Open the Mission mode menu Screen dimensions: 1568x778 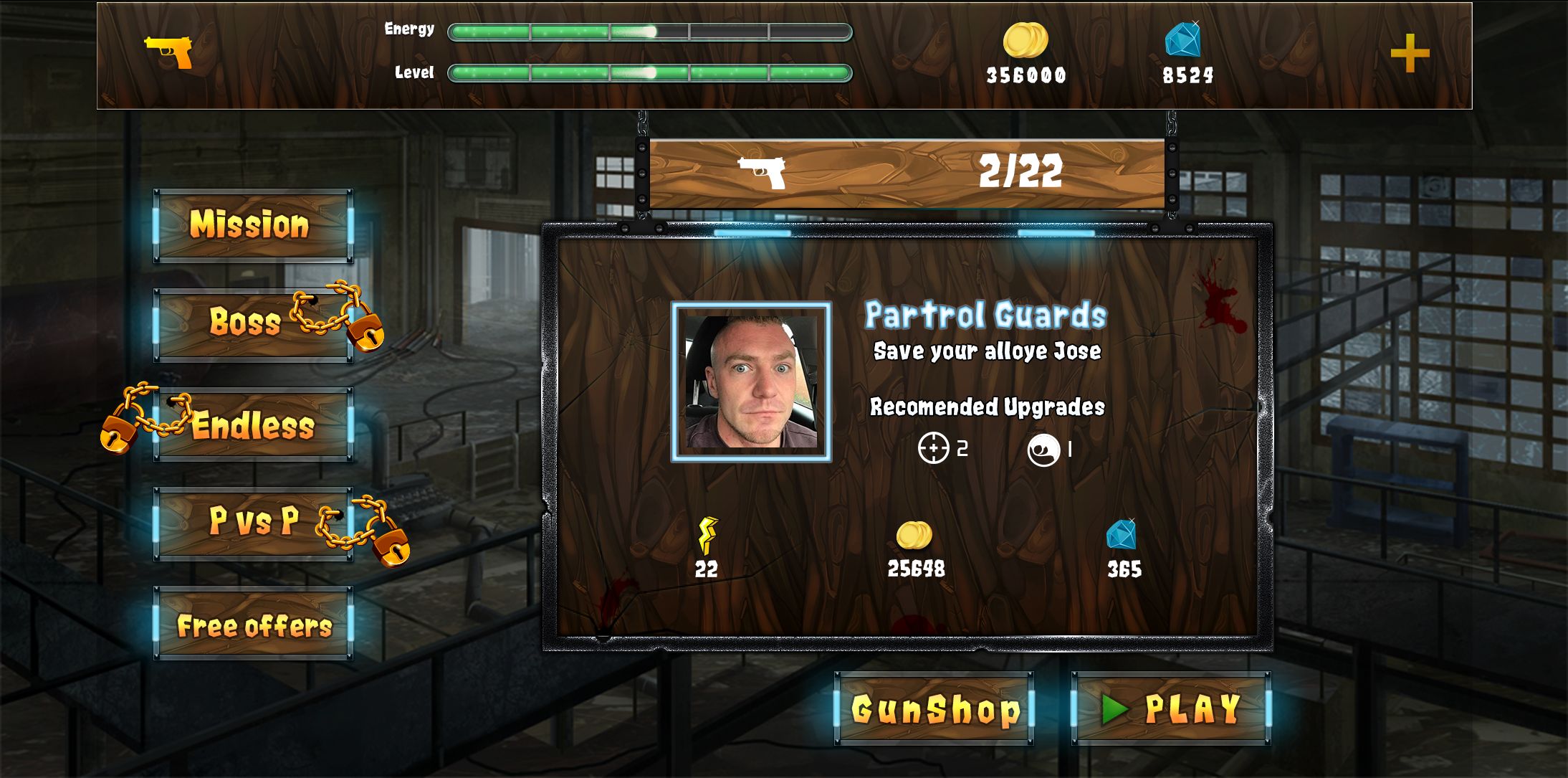click(253, 225)
